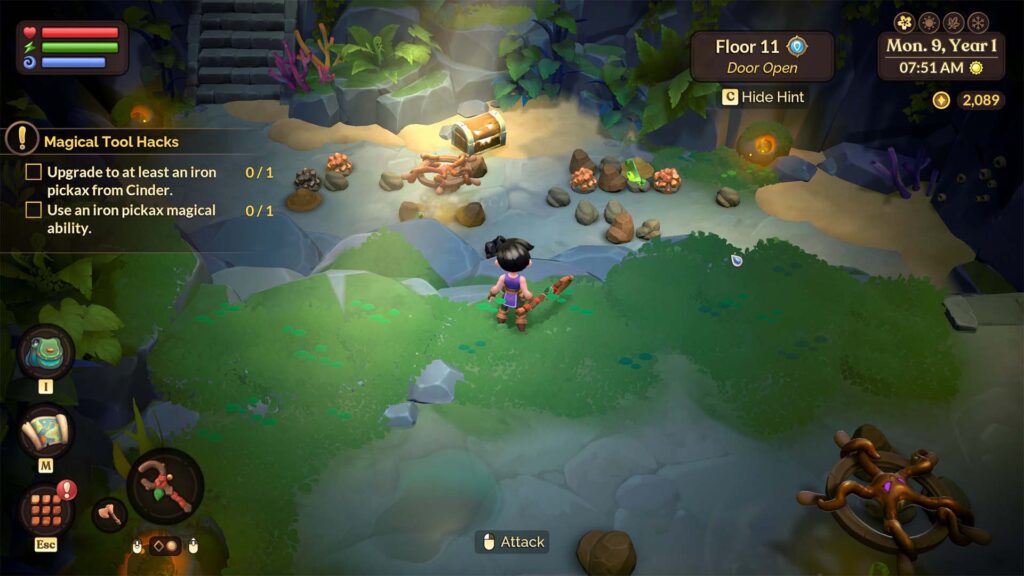Click the Hide Hint label
This screenshot has height=576, width=1024.
773,97
